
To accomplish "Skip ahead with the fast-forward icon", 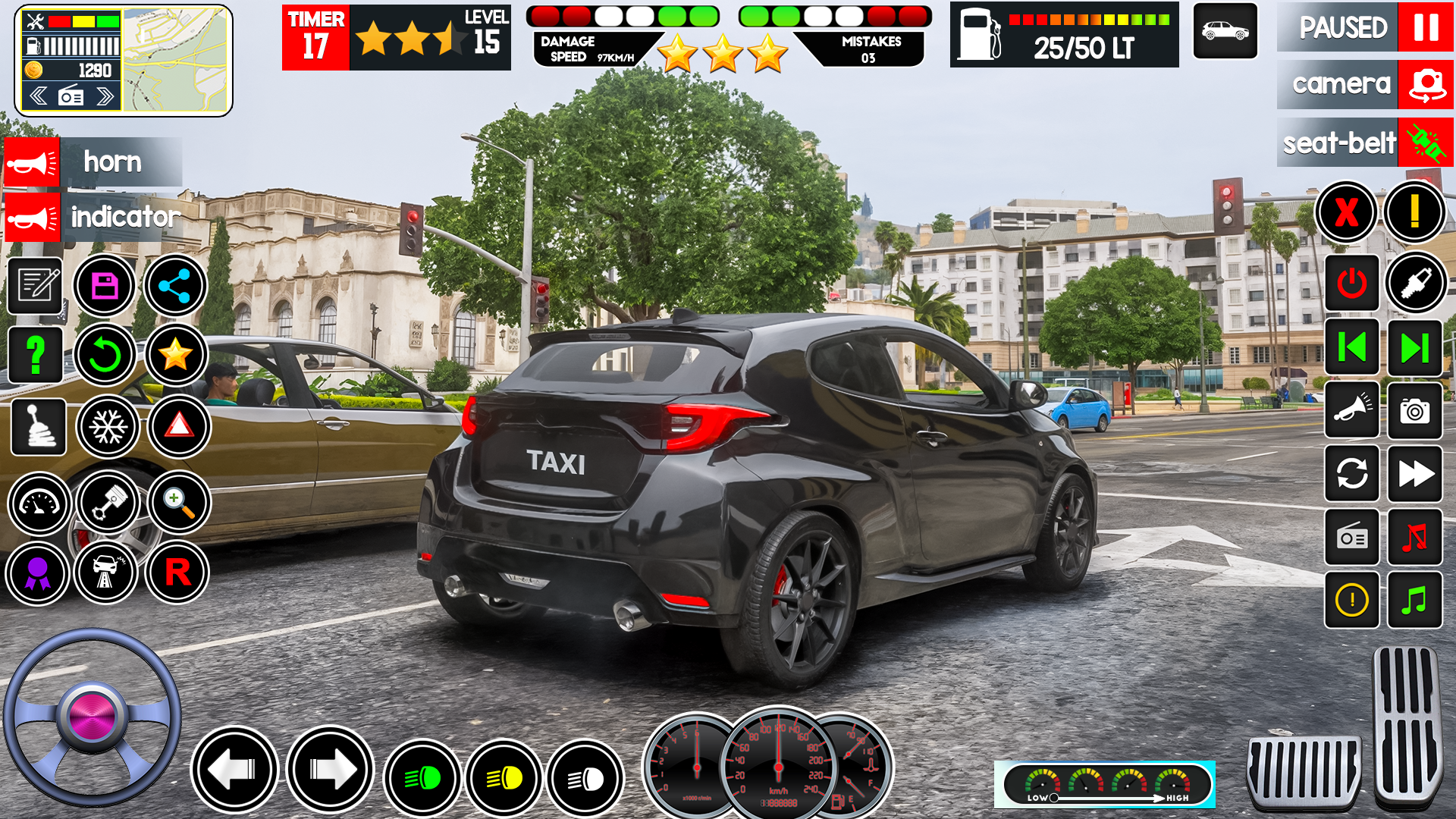I will pos(1414,475).
